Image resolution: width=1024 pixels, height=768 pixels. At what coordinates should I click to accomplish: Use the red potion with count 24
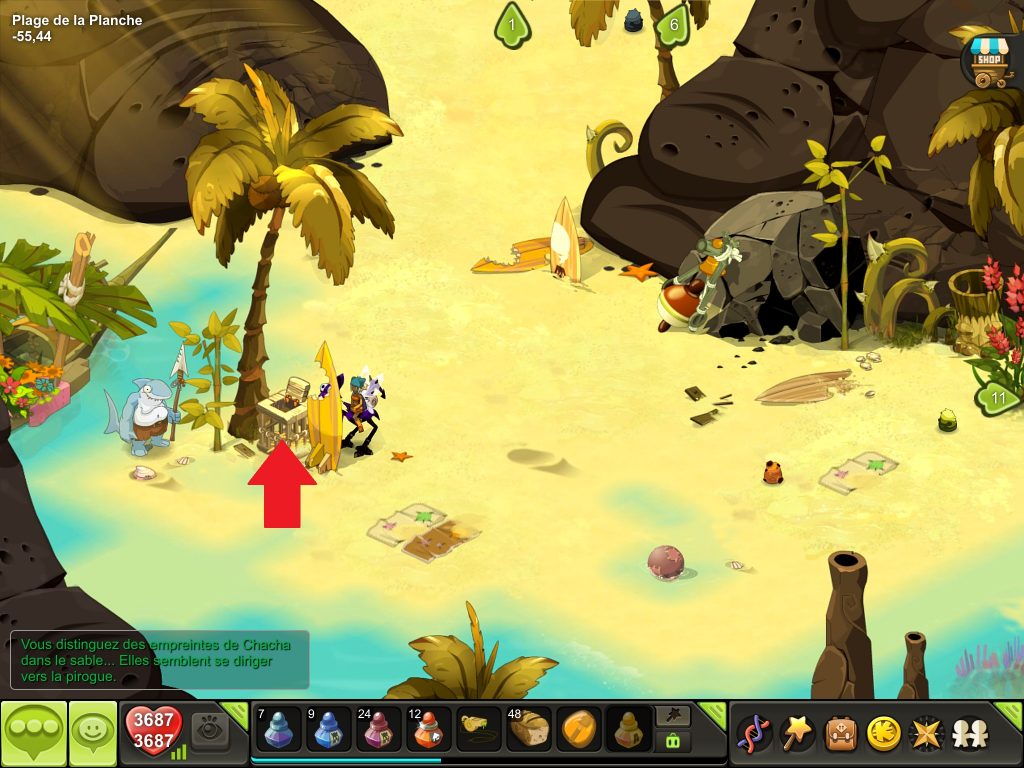pos(378,729)
